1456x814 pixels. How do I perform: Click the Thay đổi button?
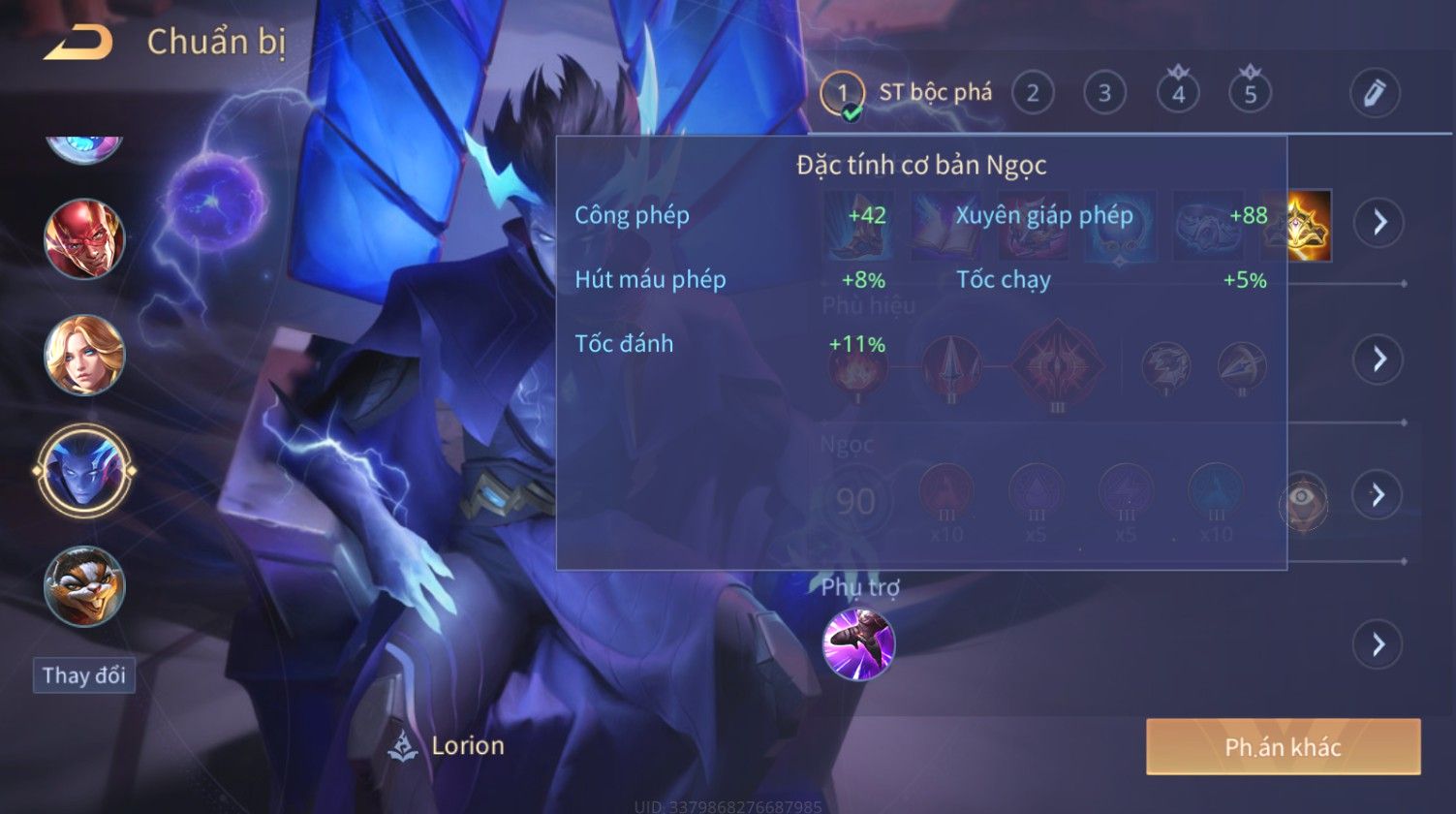coord(84,675)
